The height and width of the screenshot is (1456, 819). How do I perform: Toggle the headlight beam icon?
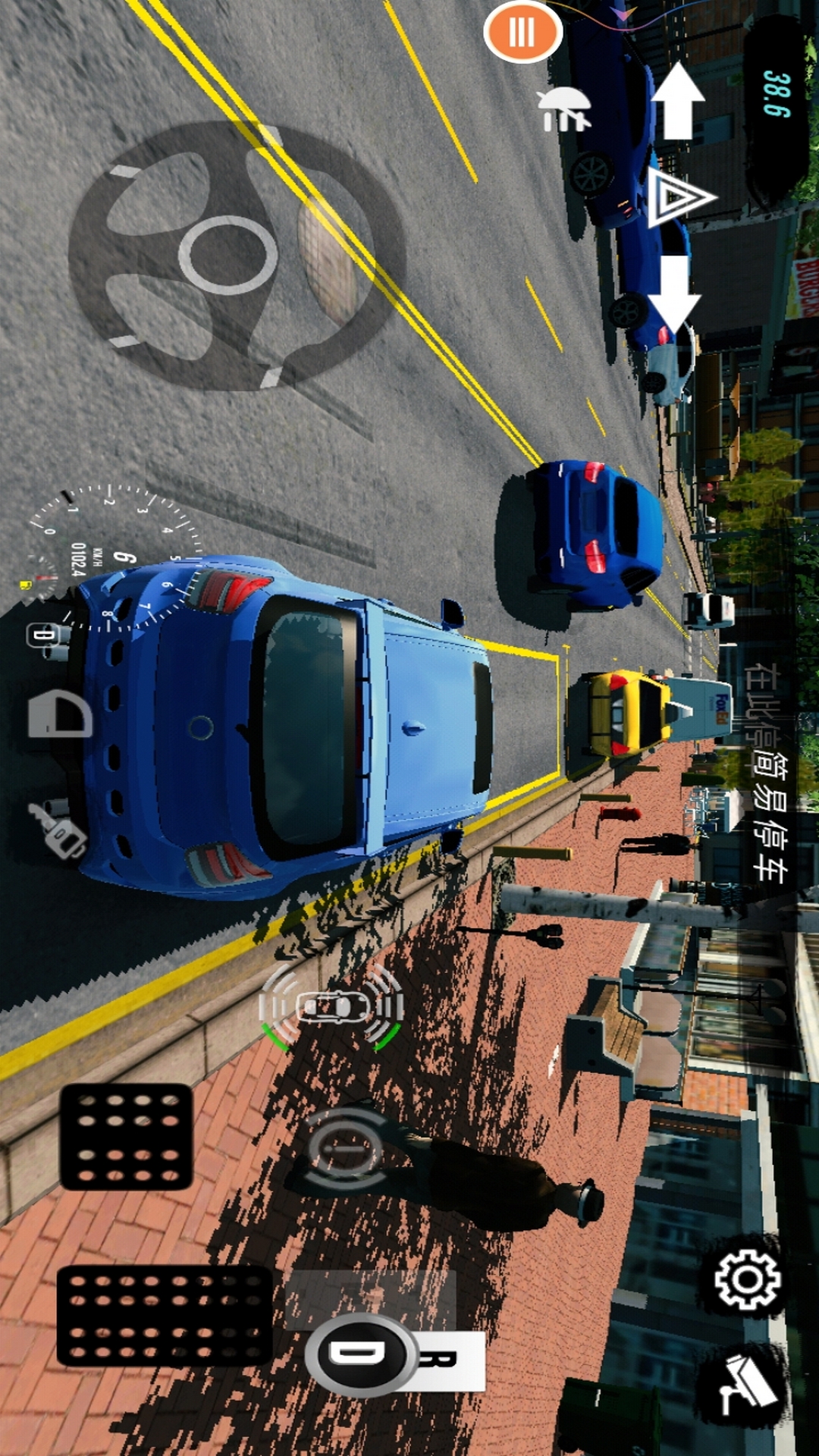[x=563, y=109]
